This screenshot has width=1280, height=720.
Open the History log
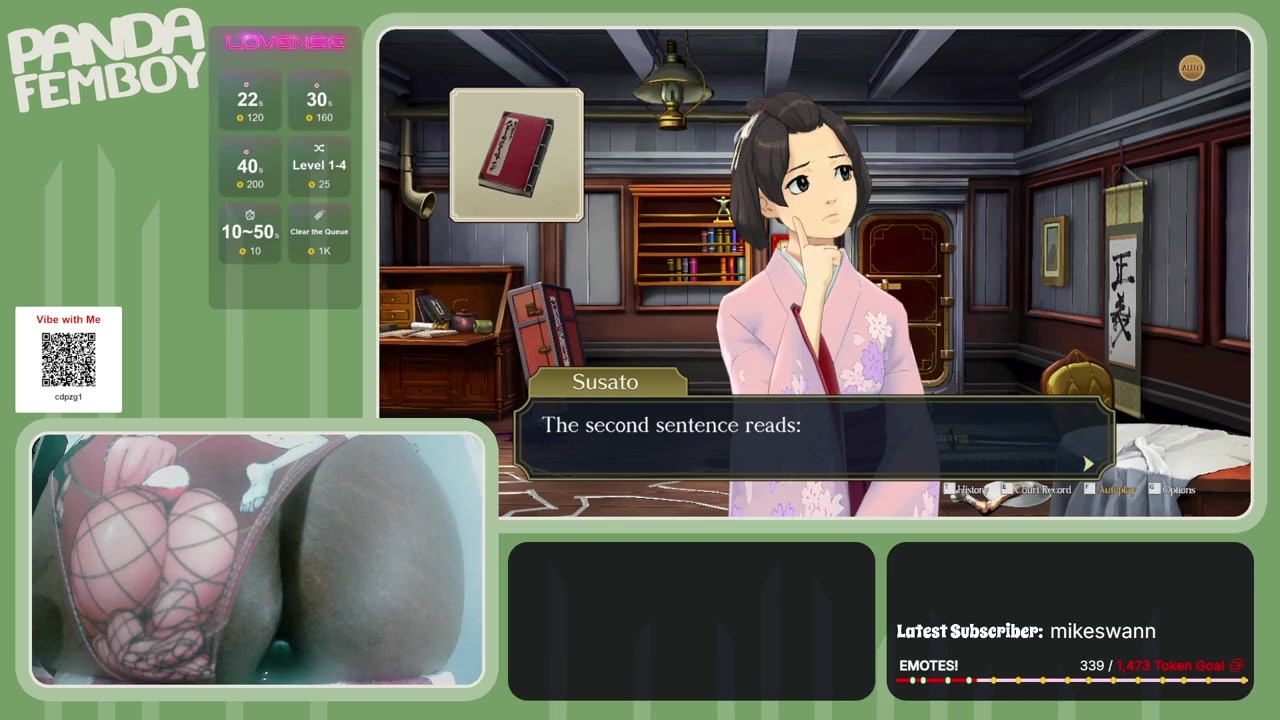click(x=969, y=490)
